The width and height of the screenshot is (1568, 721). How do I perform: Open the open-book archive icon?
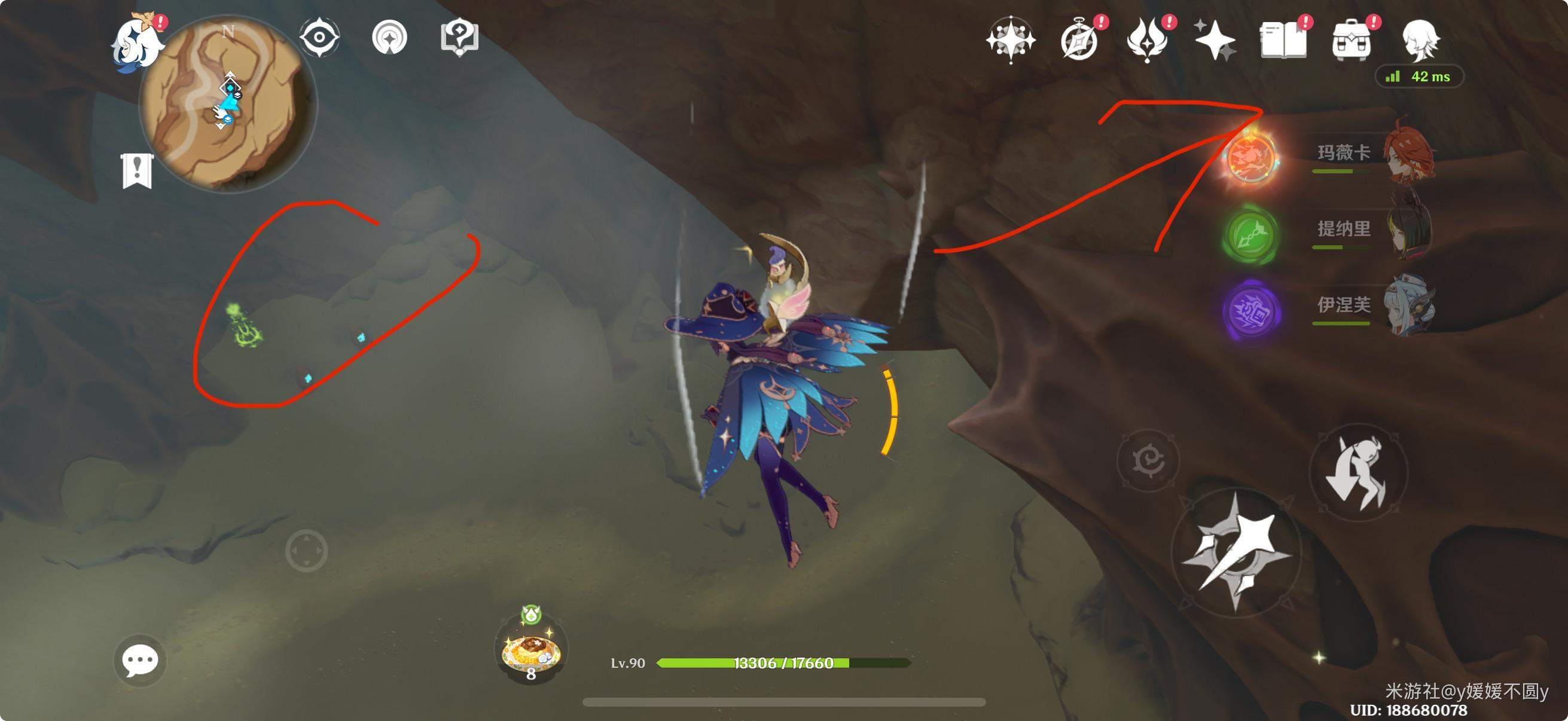pyautogui.click(x=1283, y=40)
